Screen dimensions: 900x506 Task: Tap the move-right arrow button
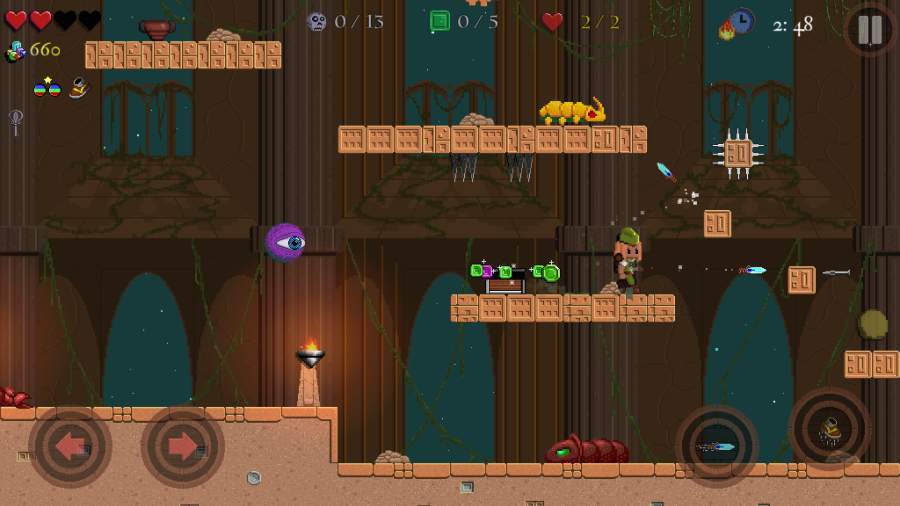click(182, 446)
